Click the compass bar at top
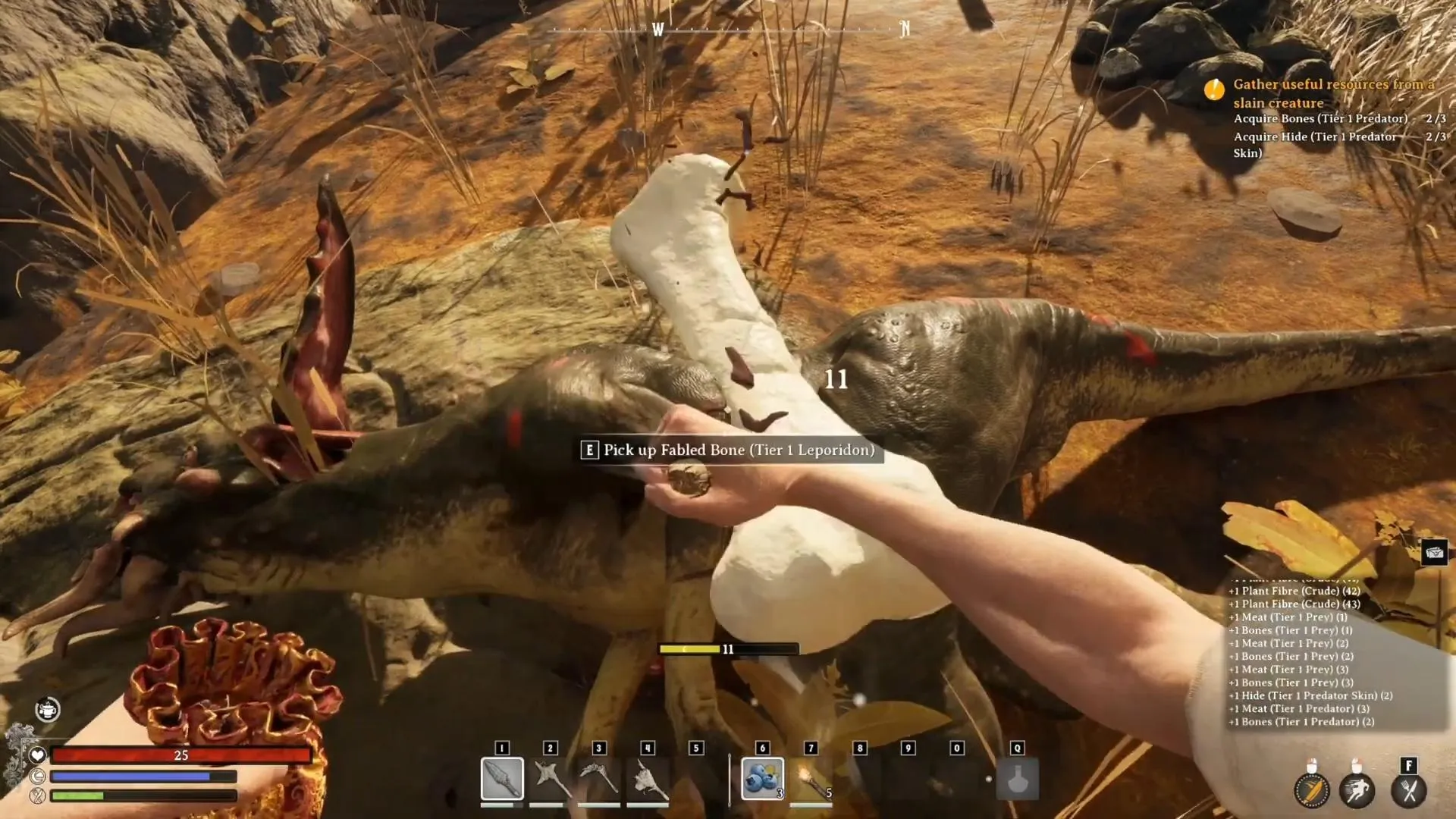1456x819 pixels. click(x=730, y=30)
